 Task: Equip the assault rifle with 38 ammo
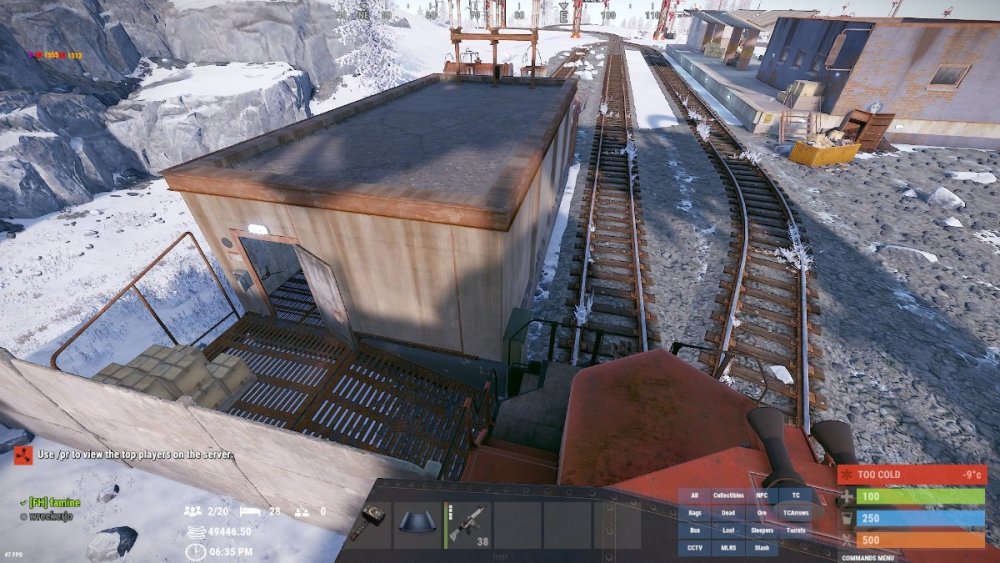[x=468, y=524]
